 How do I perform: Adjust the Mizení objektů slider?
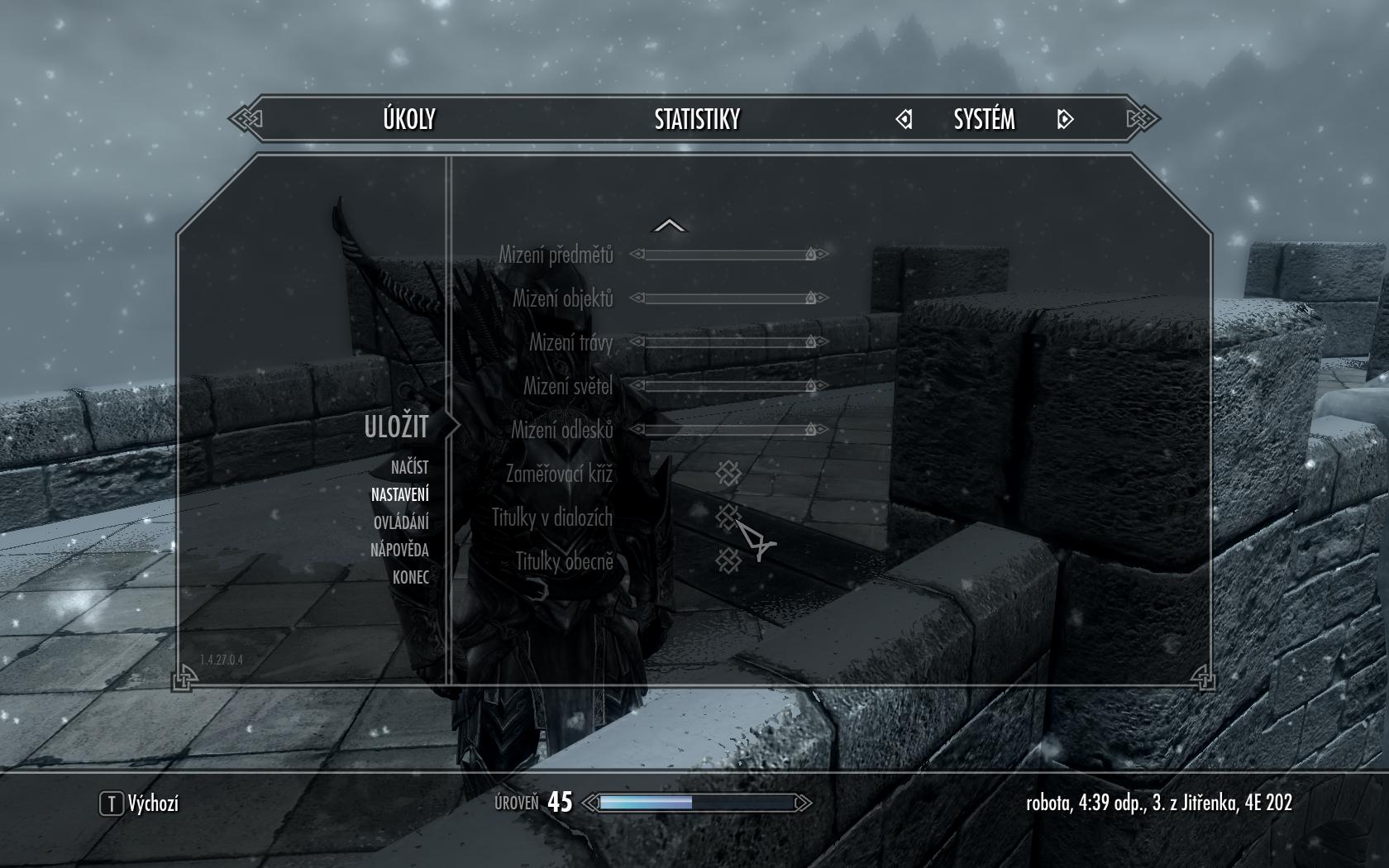pyautogui.click(x=728, y=298)
